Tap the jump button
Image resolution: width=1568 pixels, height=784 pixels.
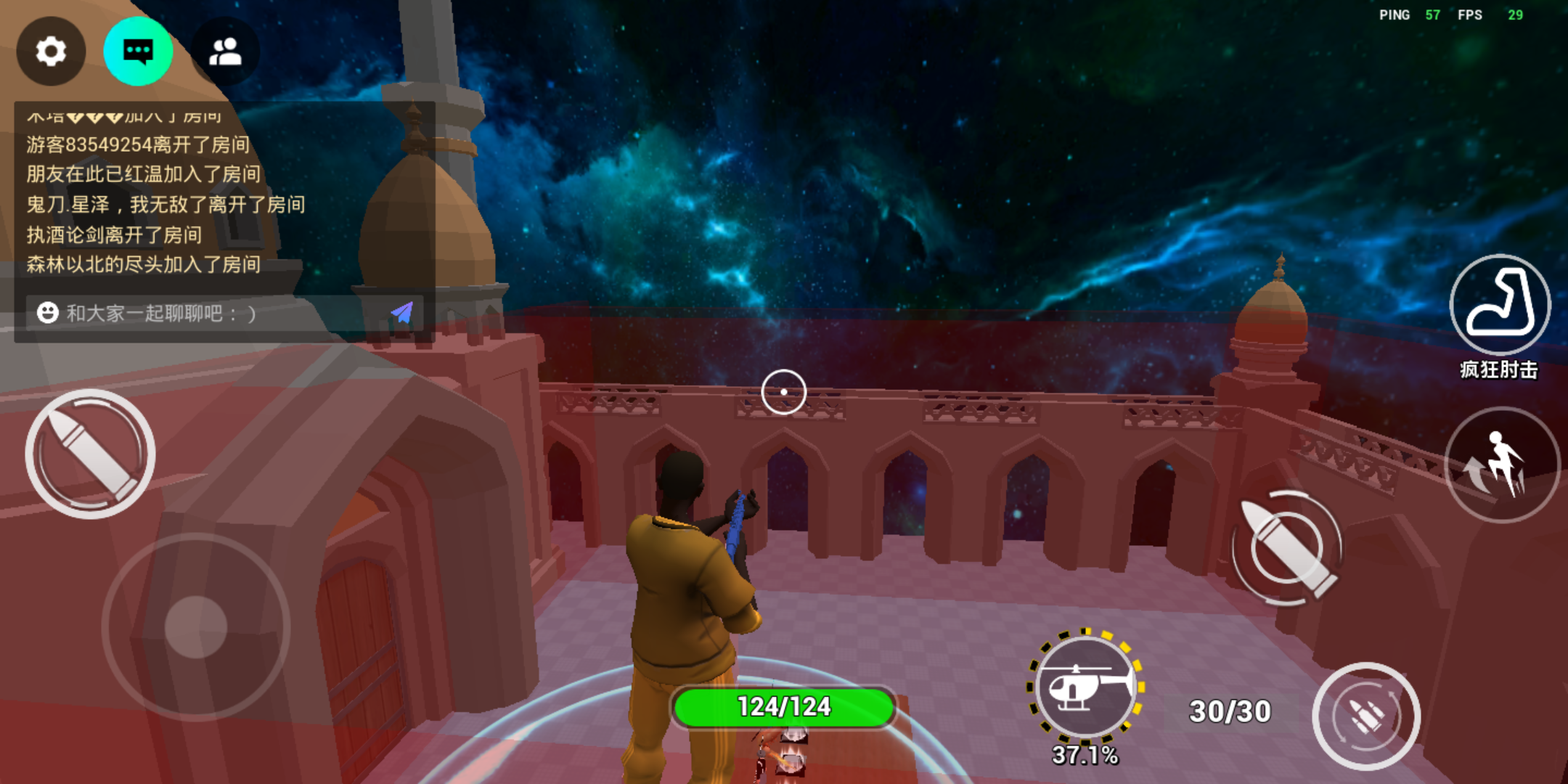1501,465
